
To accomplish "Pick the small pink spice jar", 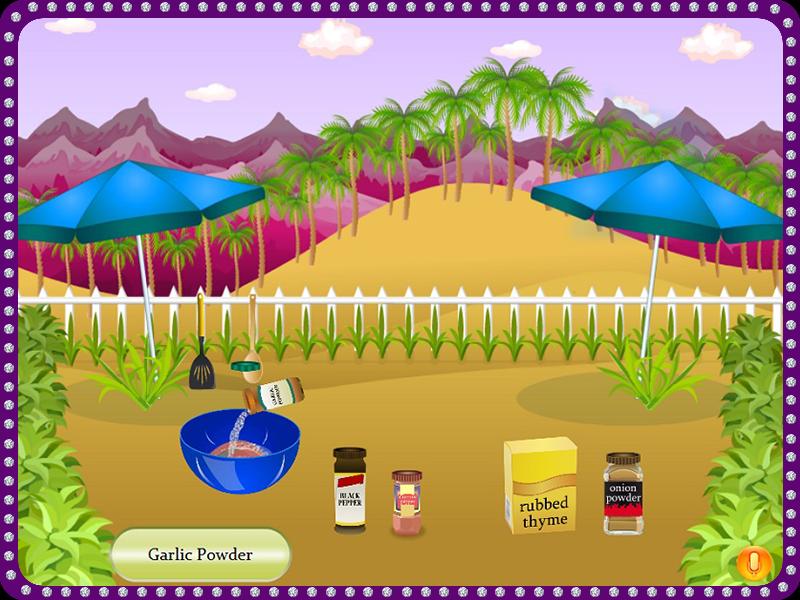I will (x=407, y=503).
